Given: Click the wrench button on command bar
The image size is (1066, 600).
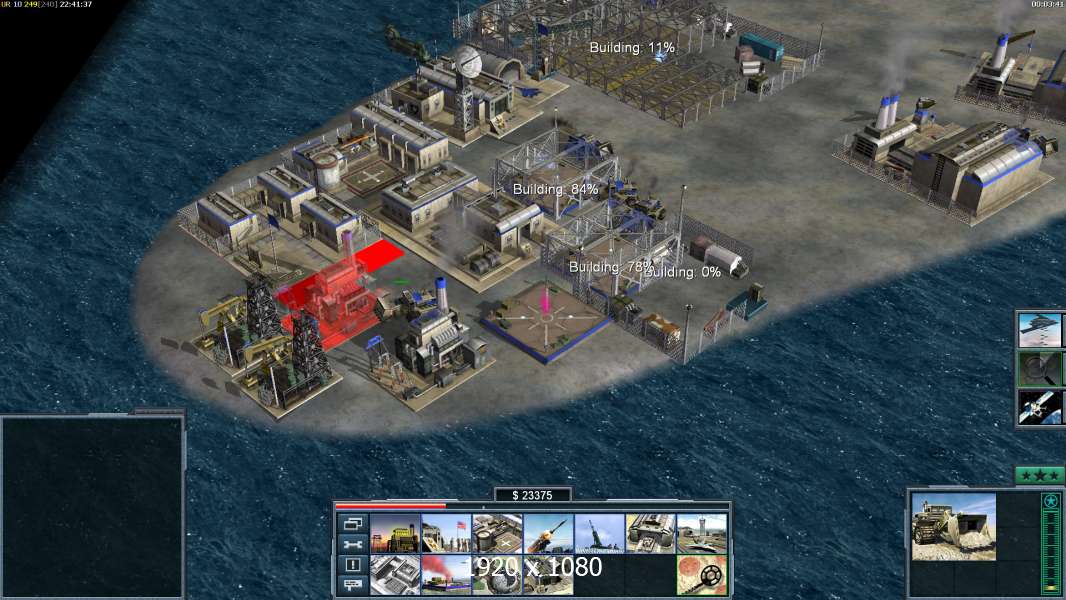Looking at the screenshot, I should point(352,544).
